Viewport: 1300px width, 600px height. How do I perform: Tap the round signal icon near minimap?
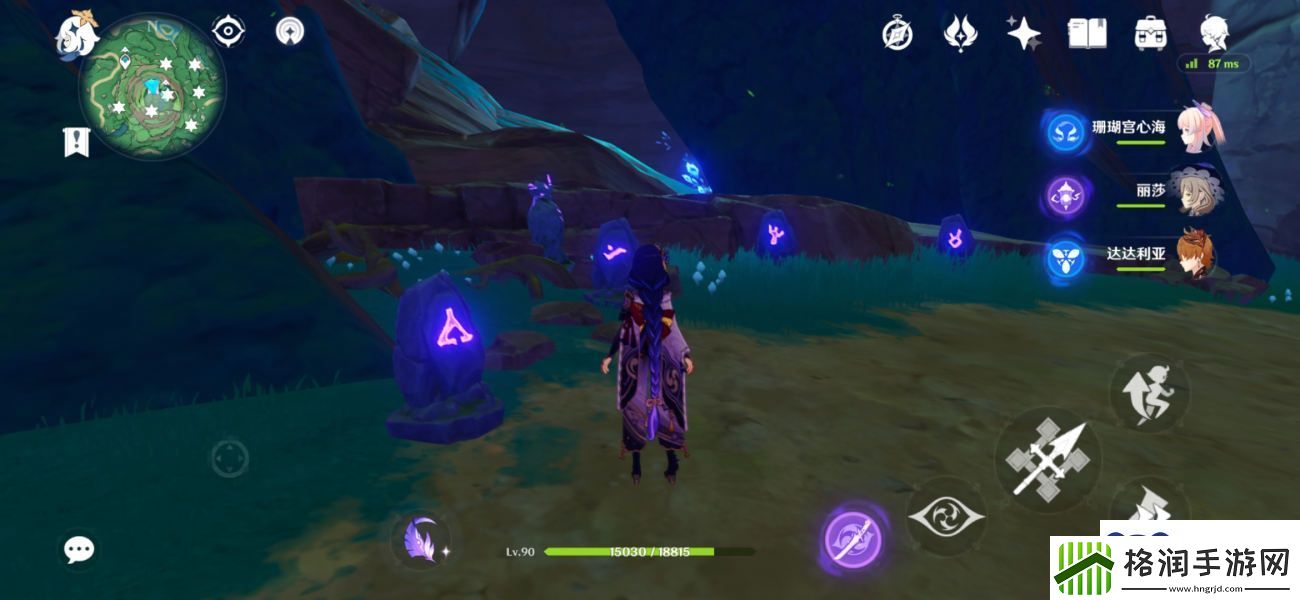tap(289, 32)
